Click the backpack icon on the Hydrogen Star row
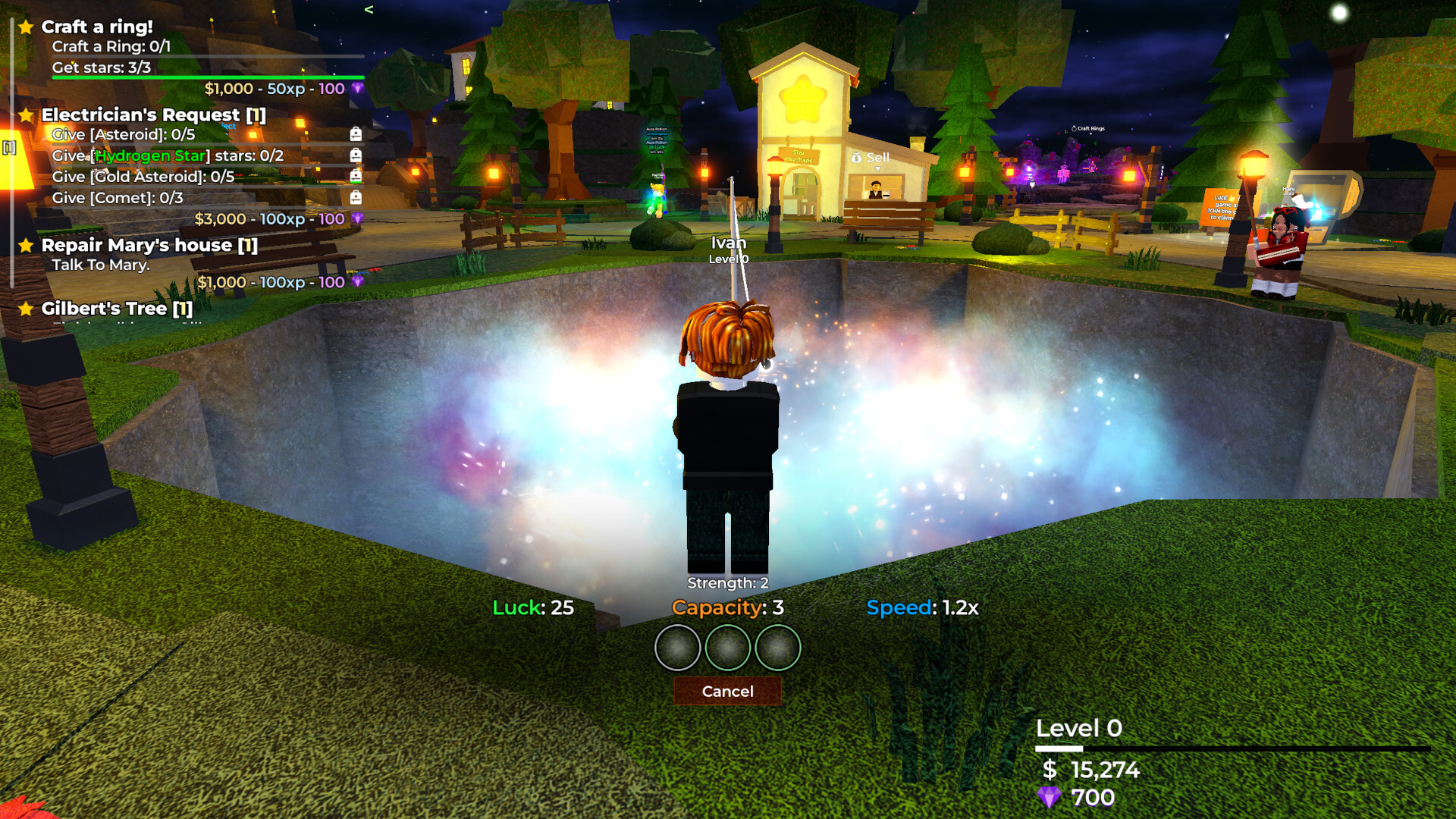This screenshot has height=819, width=1456. (356, 155)
